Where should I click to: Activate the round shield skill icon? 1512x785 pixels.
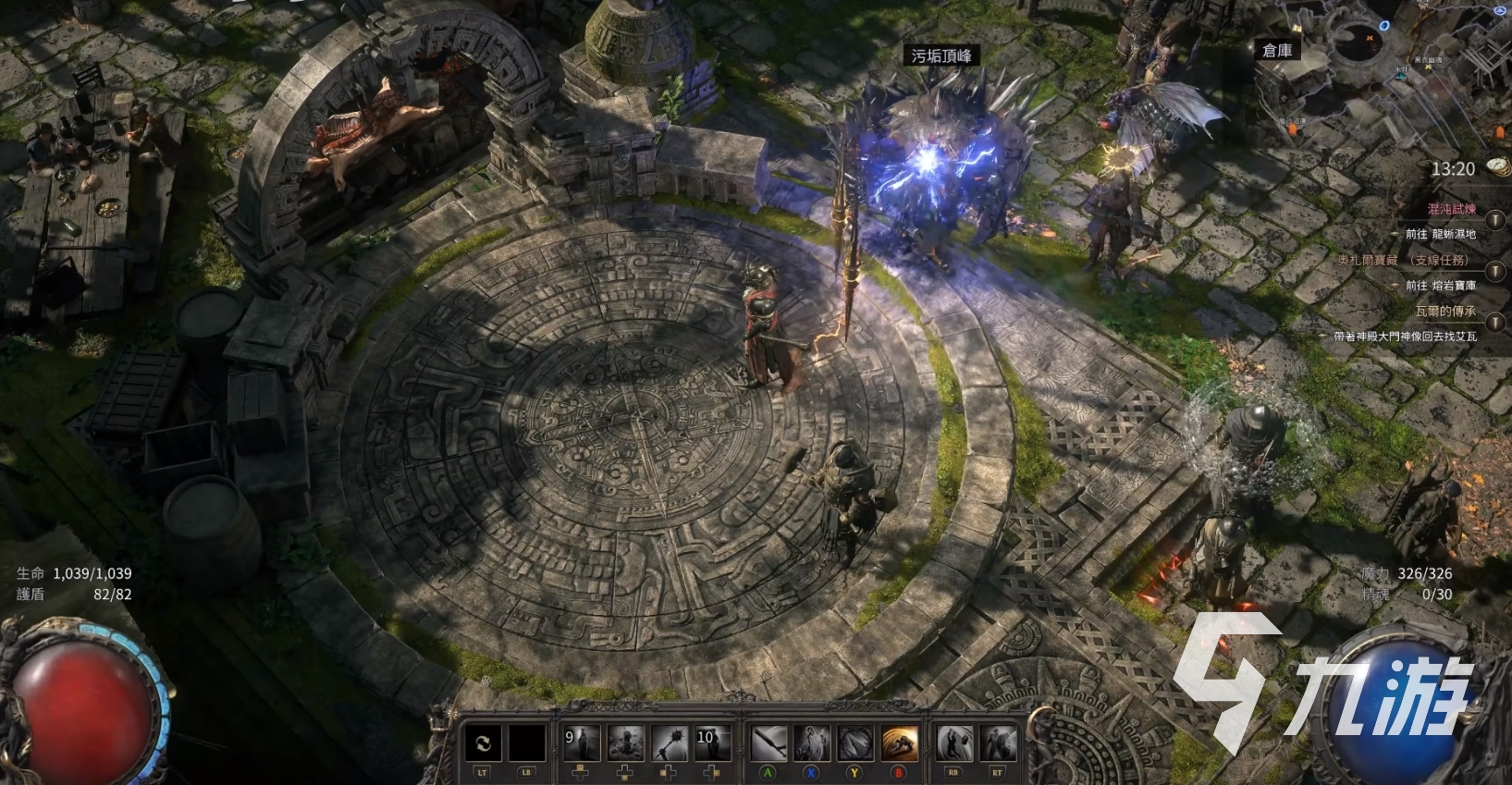855,743
